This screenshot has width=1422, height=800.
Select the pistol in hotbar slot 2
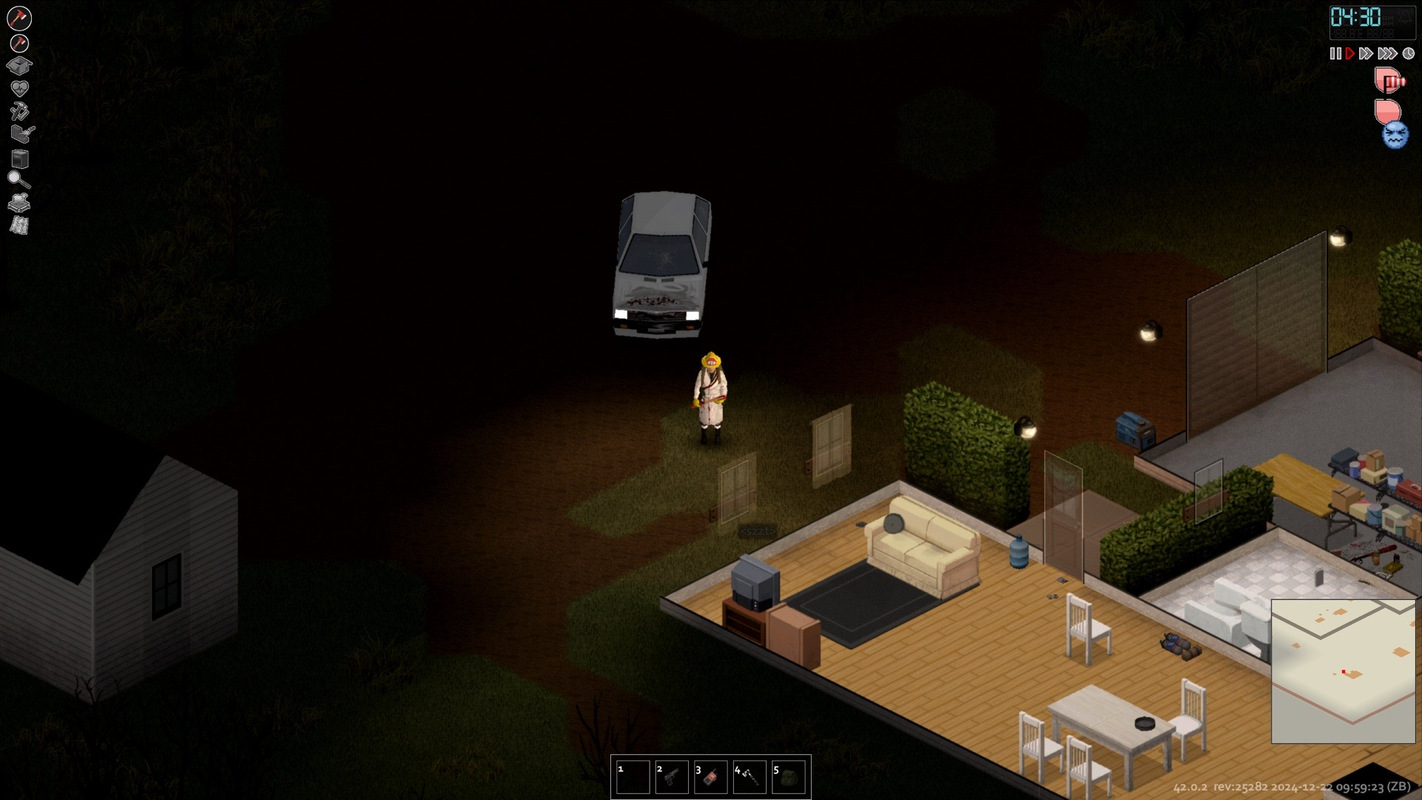click(672, 777)
